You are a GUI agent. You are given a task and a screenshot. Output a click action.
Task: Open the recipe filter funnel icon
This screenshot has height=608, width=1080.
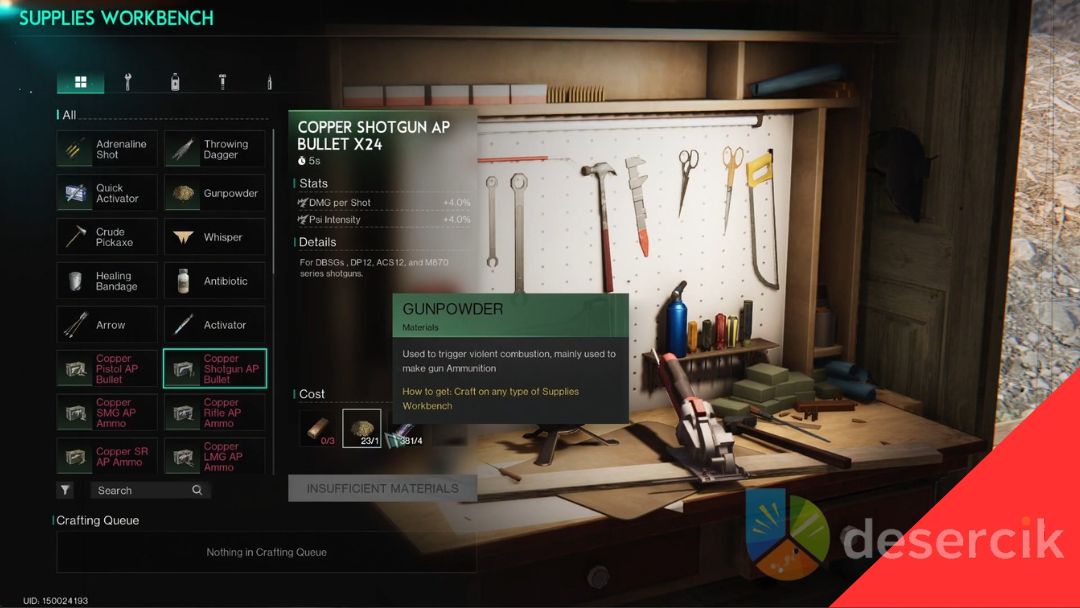(65, 490)
